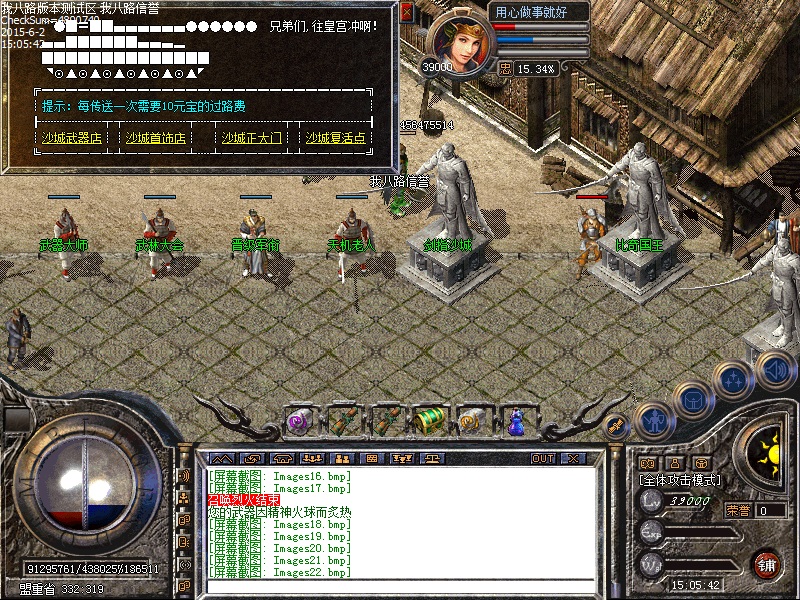This screenshot has height=600, width=800.
Task: Choose the 沙城首饰店 teleport link
Action: [x=155, y=138]
